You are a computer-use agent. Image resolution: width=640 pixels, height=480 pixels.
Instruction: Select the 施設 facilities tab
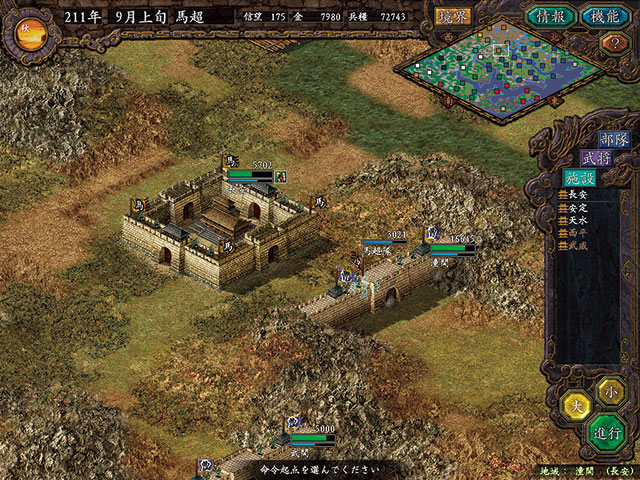pyautogui.click(x=577, y=177)
